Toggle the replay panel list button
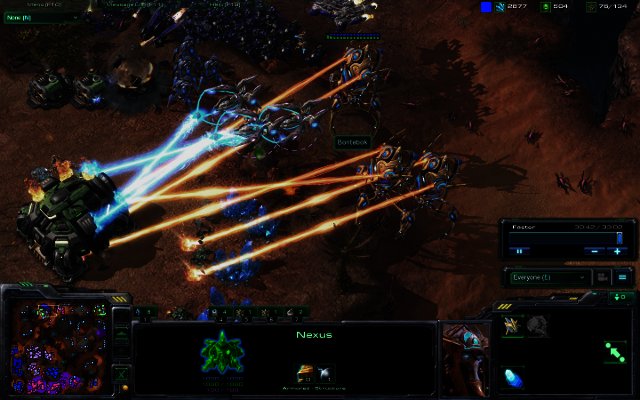The height and width of the screenshot is (400, 640). 621,277
